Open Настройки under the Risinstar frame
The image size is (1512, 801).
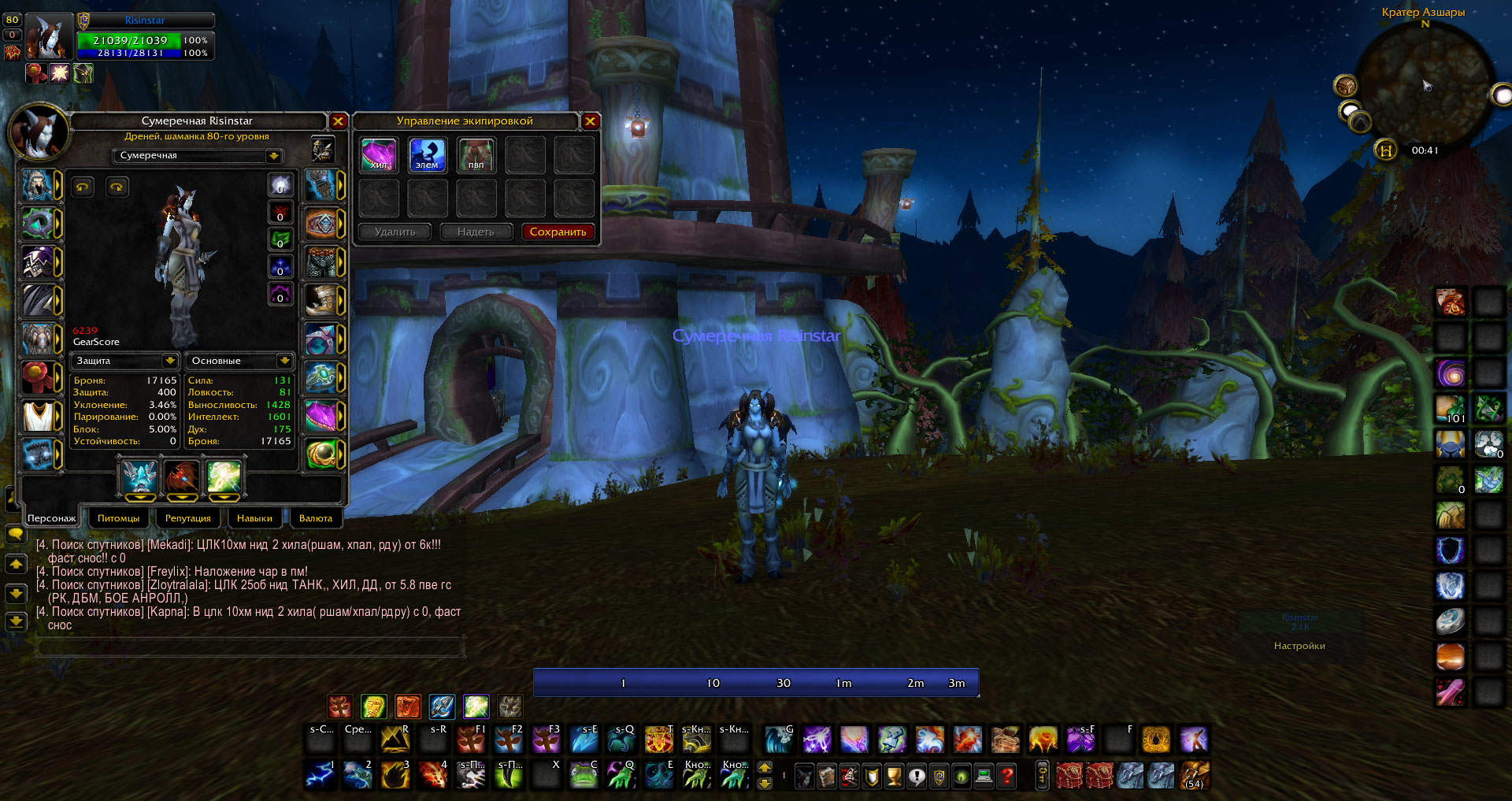(x=1299, y=646)
